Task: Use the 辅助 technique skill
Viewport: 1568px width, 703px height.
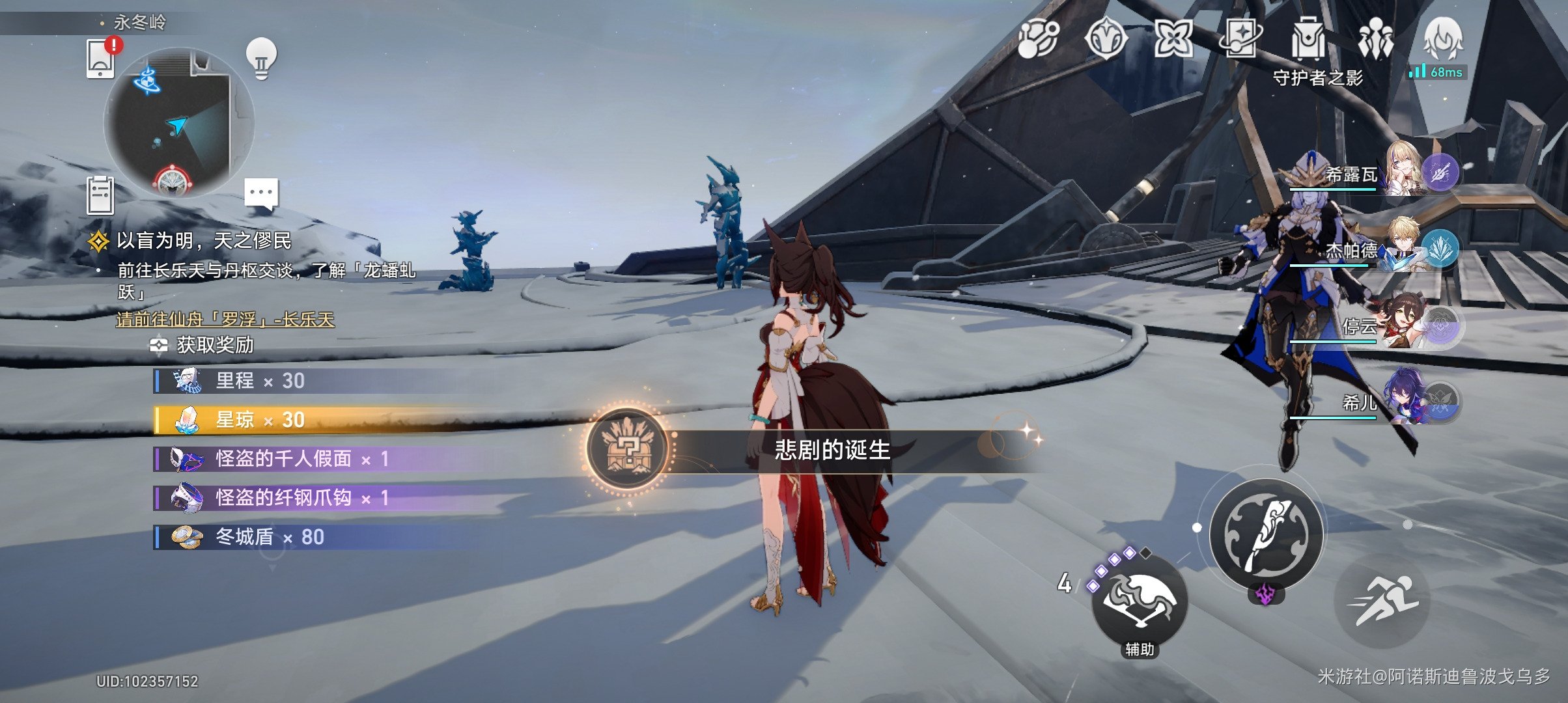Action: [1139, 601]
